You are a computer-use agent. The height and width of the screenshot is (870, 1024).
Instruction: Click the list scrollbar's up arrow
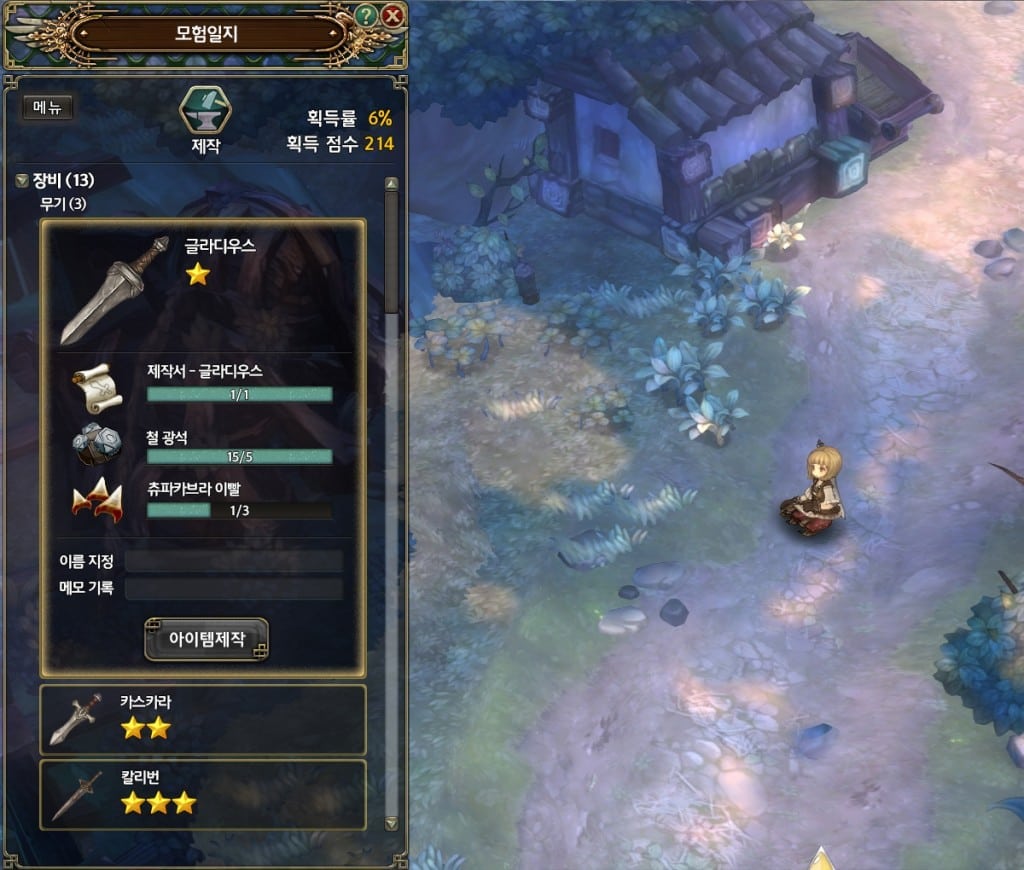391,185
